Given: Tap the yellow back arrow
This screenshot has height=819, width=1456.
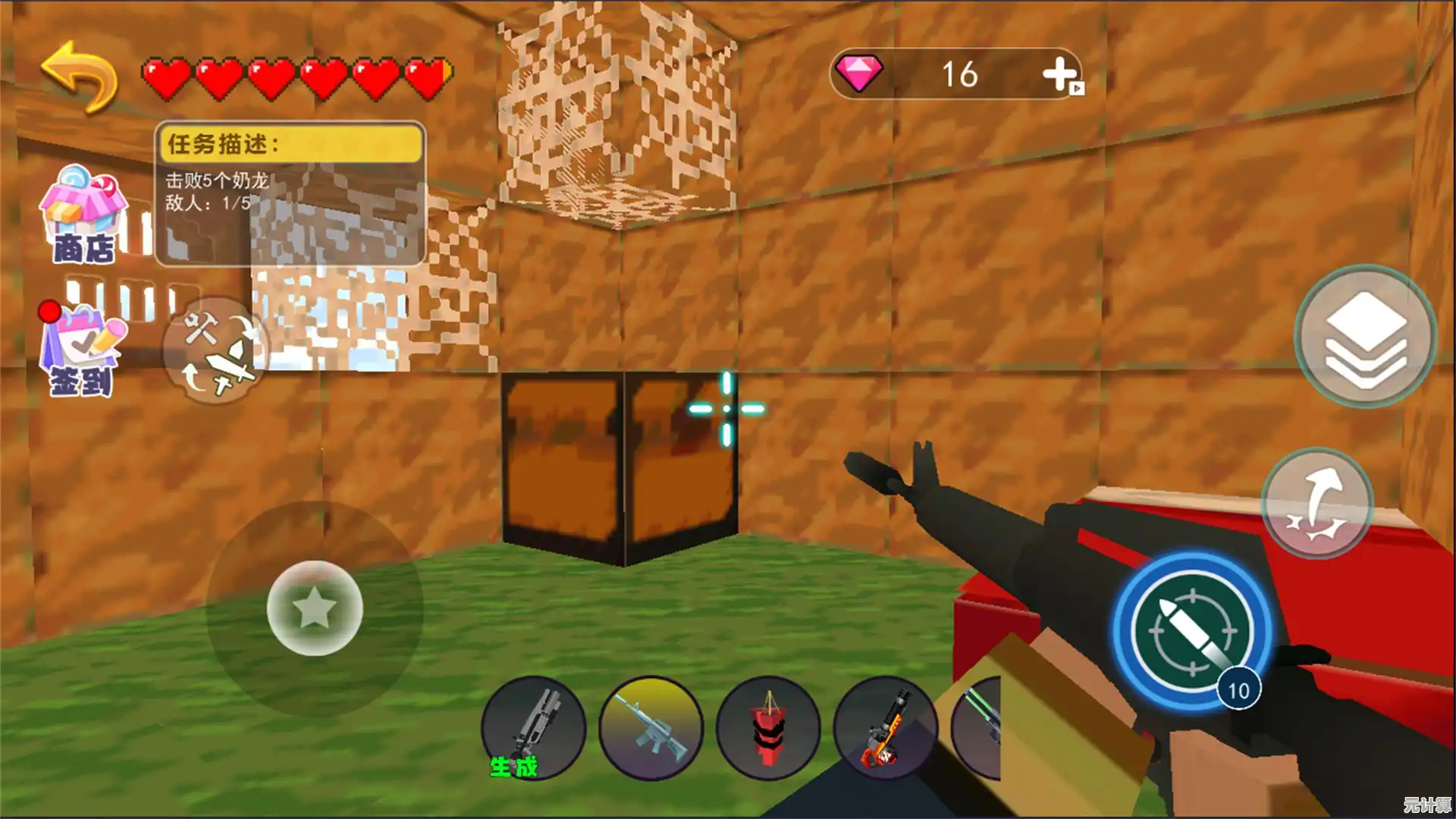Looking at the screenshot, I should point(80,76).
